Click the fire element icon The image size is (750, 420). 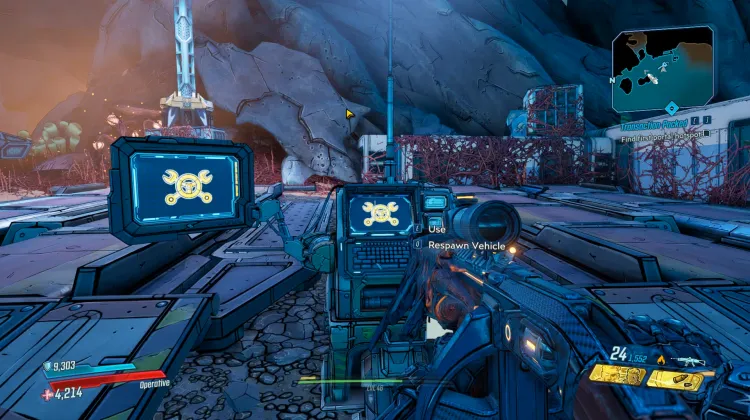(x=661, y=360)
